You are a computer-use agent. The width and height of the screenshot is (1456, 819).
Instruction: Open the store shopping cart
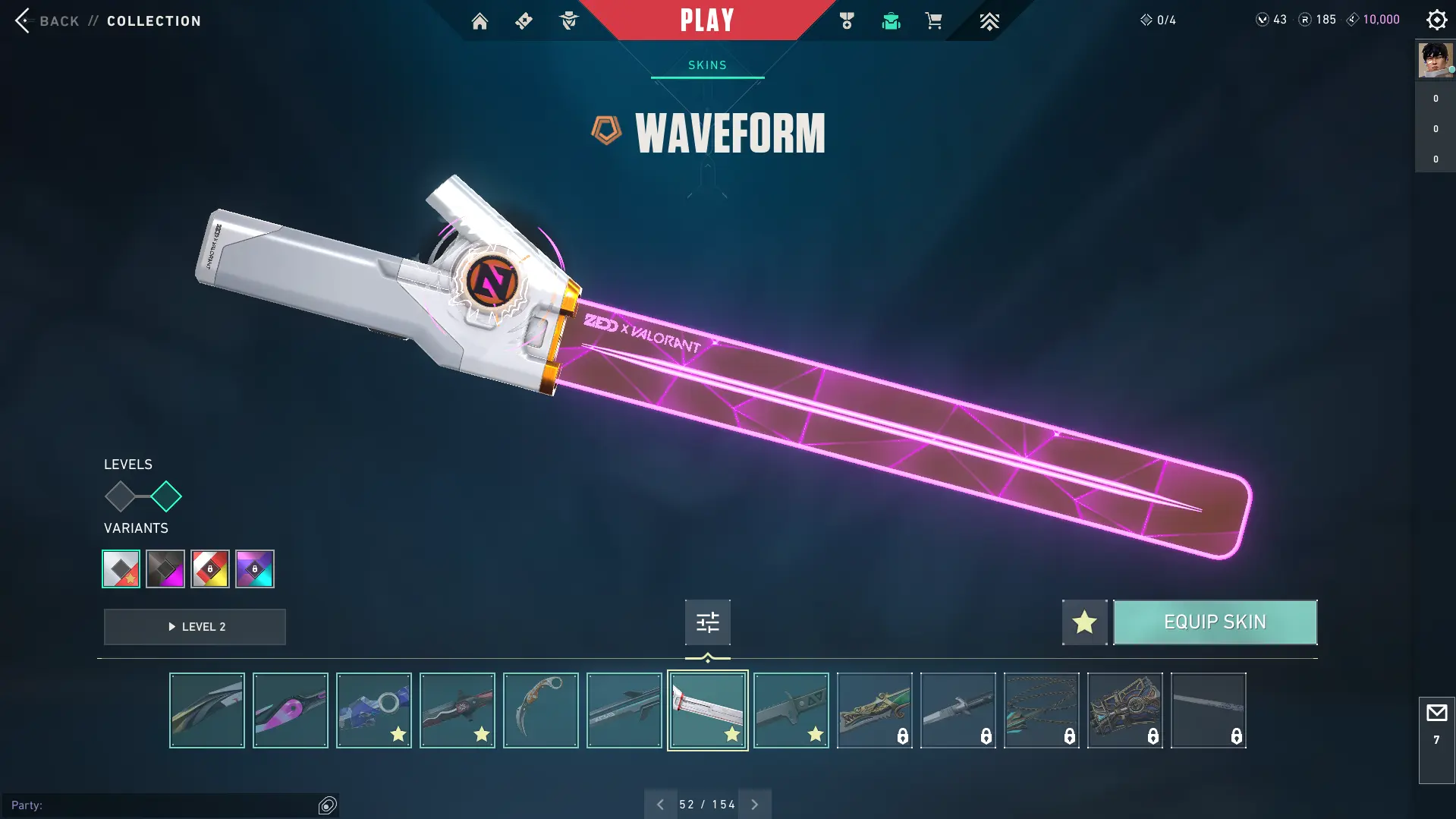point(933,21)
